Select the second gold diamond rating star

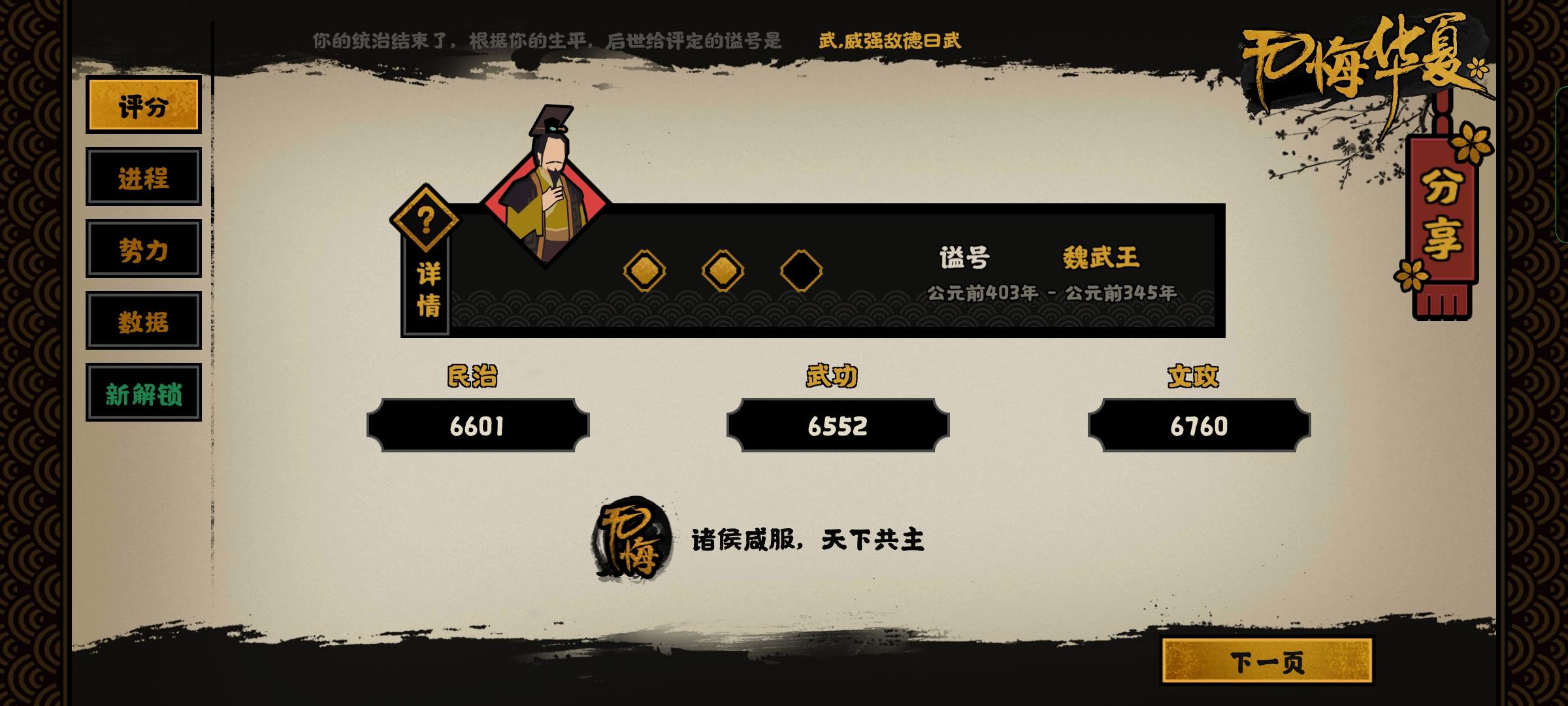(721, 270)
